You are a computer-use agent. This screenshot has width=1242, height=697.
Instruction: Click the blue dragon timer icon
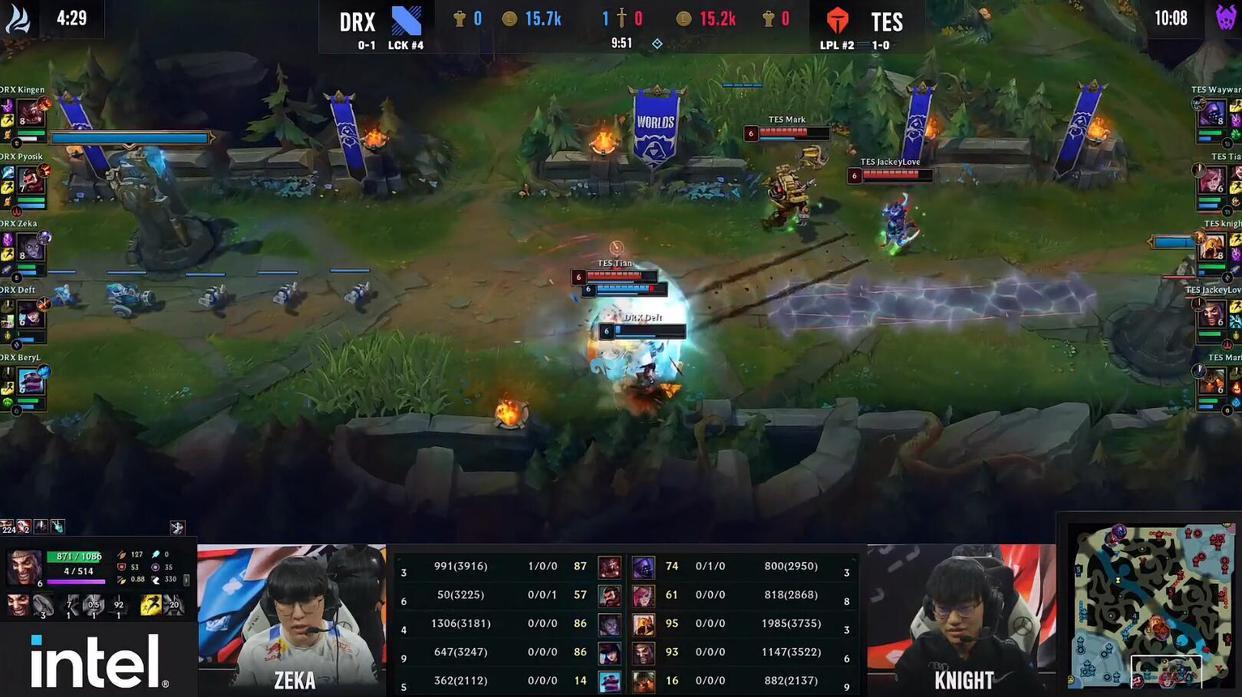[x=18, y=18]
